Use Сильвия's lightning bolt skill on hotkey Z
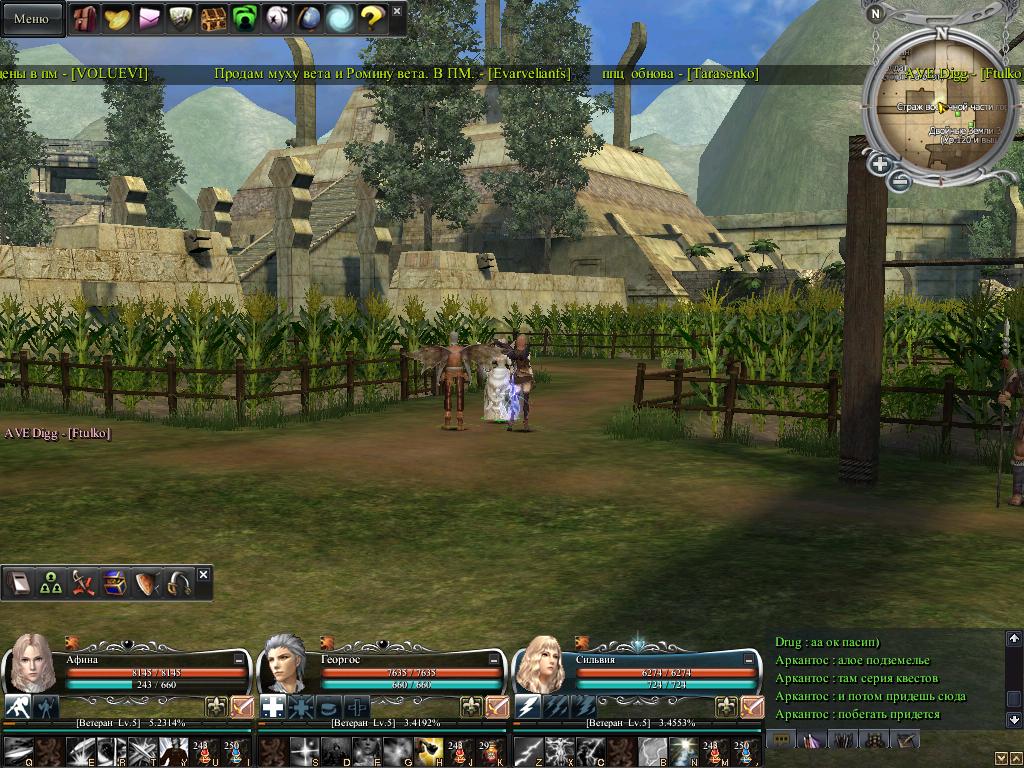 point(529,749)
